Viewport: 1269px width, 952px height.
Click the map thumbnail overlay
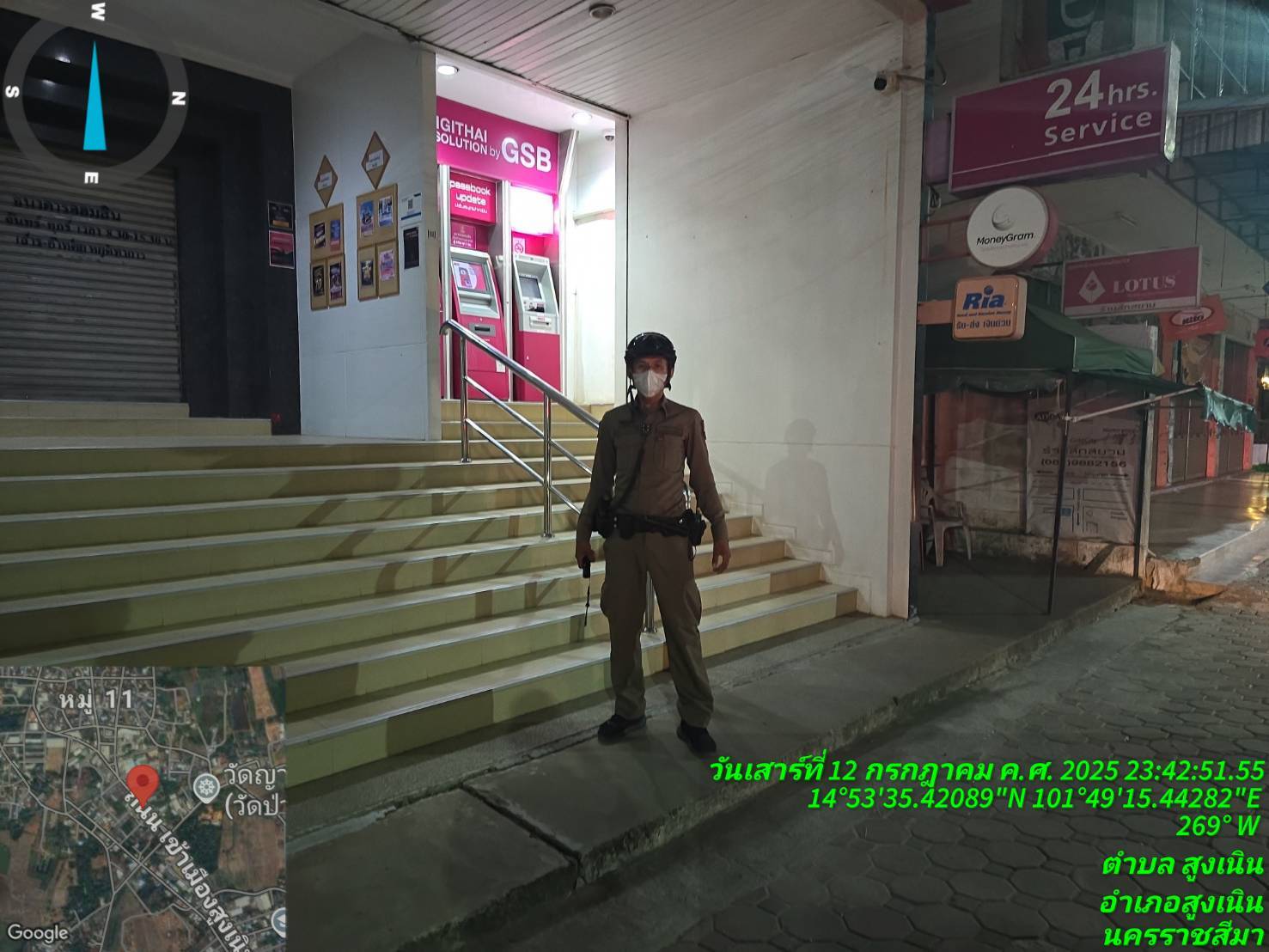pos(143,808)
